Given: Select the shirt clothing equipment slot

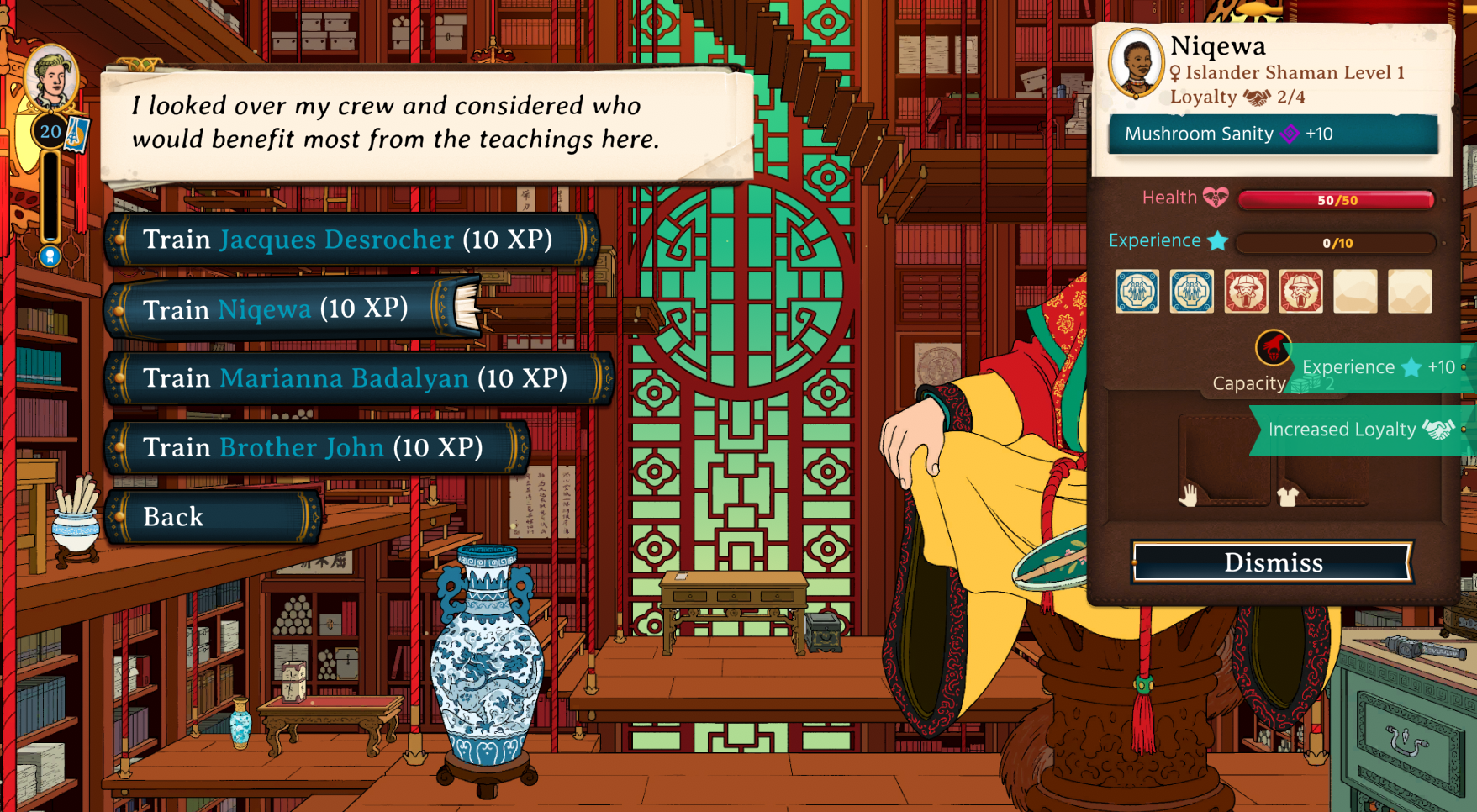Looking at the screenshot, I should (1321, 461).
